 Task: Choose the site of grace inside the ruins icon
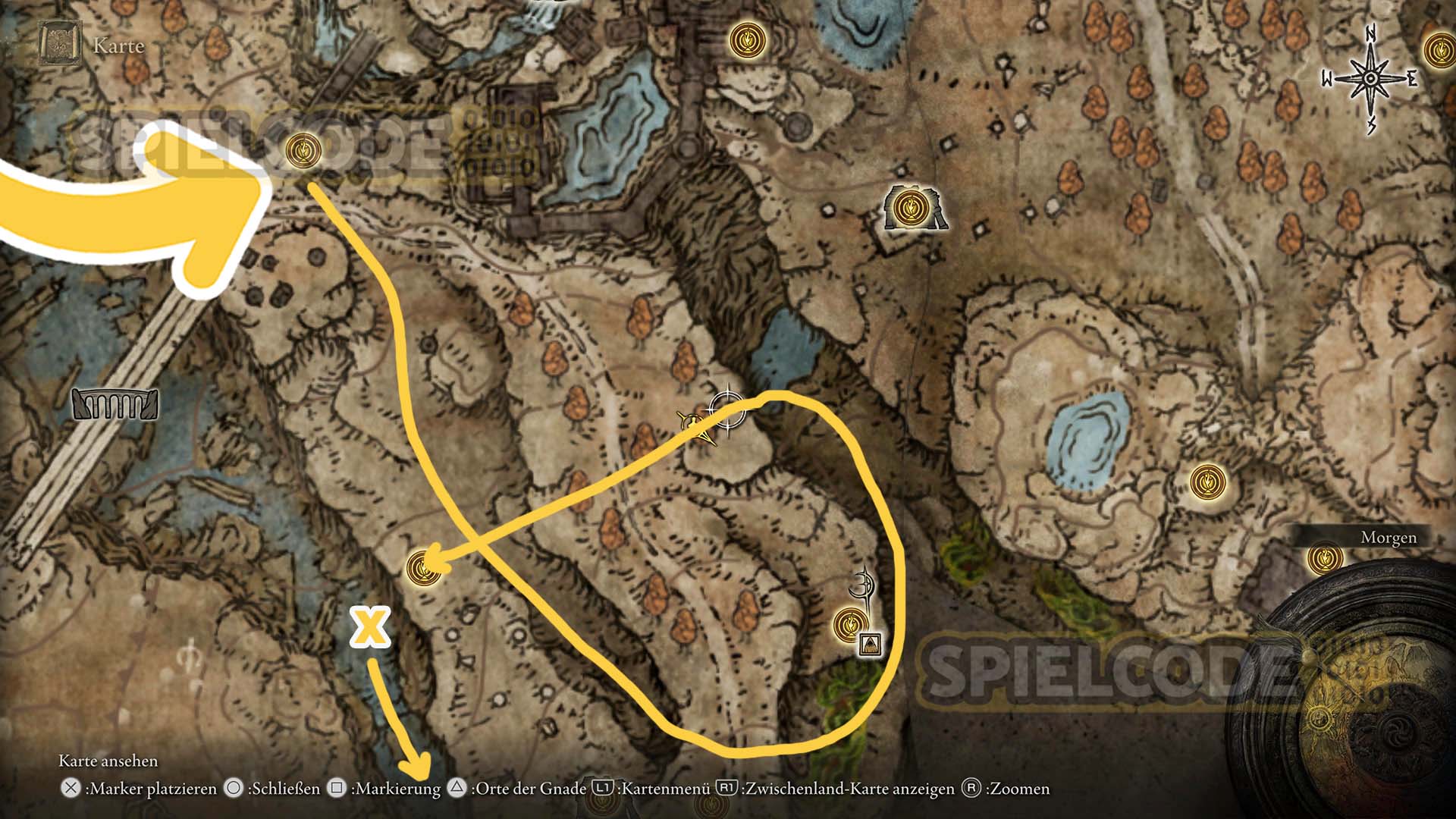pos(908,206)
